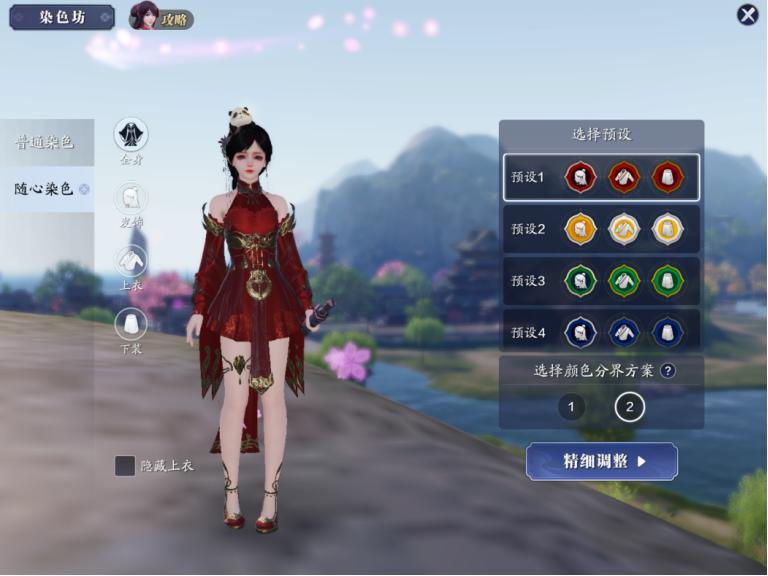Select color boundary scheme 1

pos(571,407)
